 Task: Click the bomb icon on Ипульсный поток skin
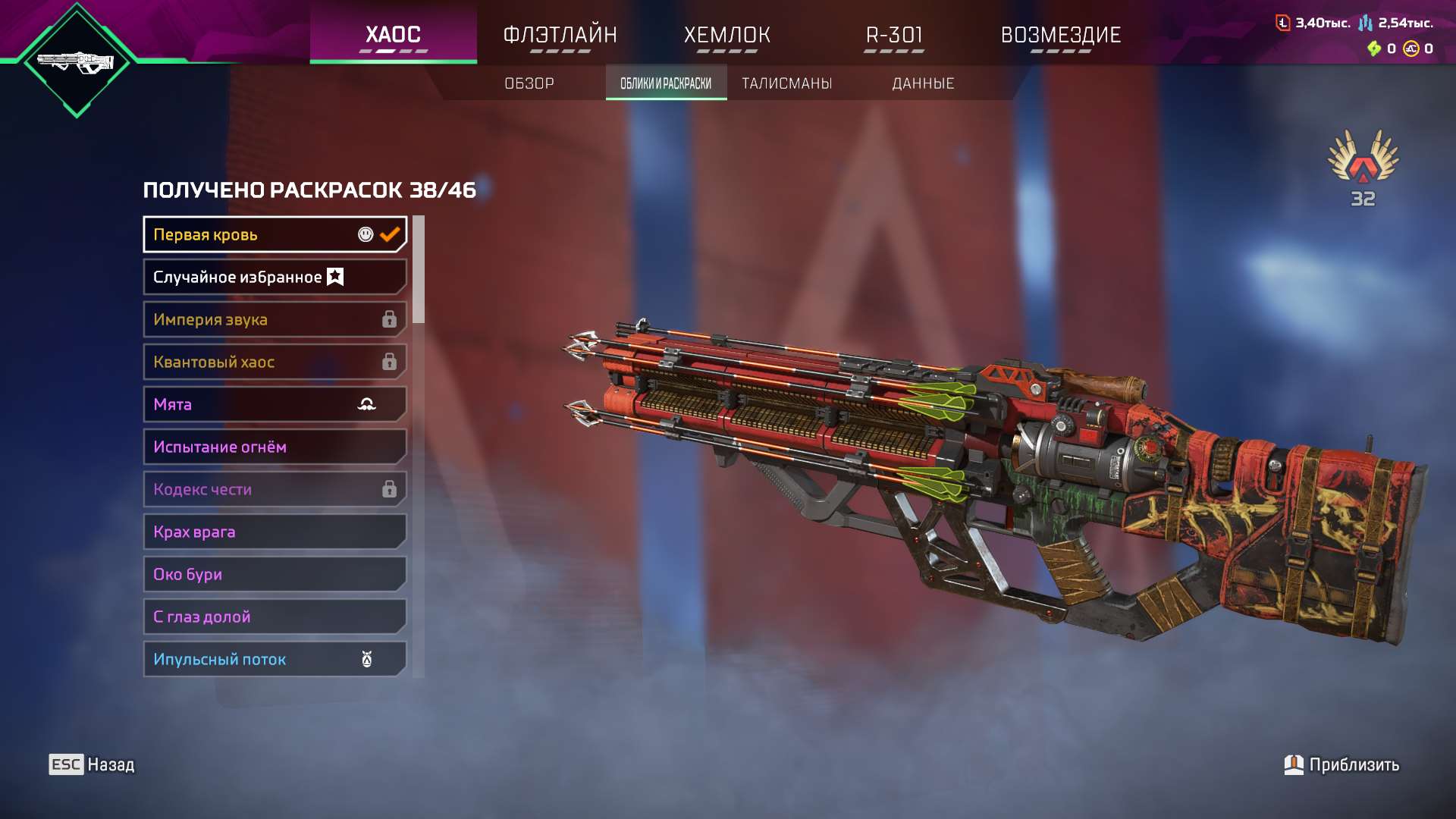(x=367, y=658)
